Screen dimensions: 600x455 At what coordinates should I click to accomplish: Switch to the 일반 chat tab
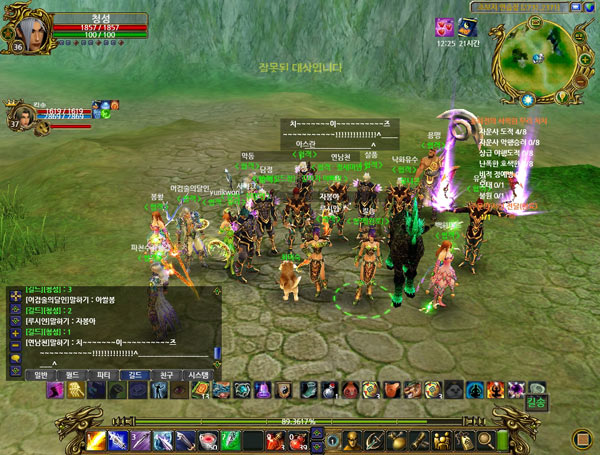tap(42, 374)
